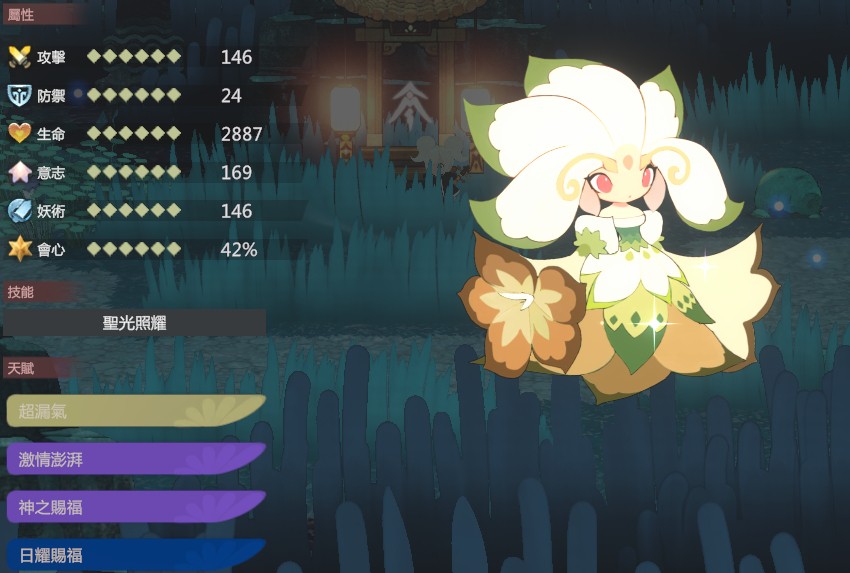This screenshot has height=573, width=850.
Task: Click the 超漏氣 talent entry
Action: pos(135,410)
